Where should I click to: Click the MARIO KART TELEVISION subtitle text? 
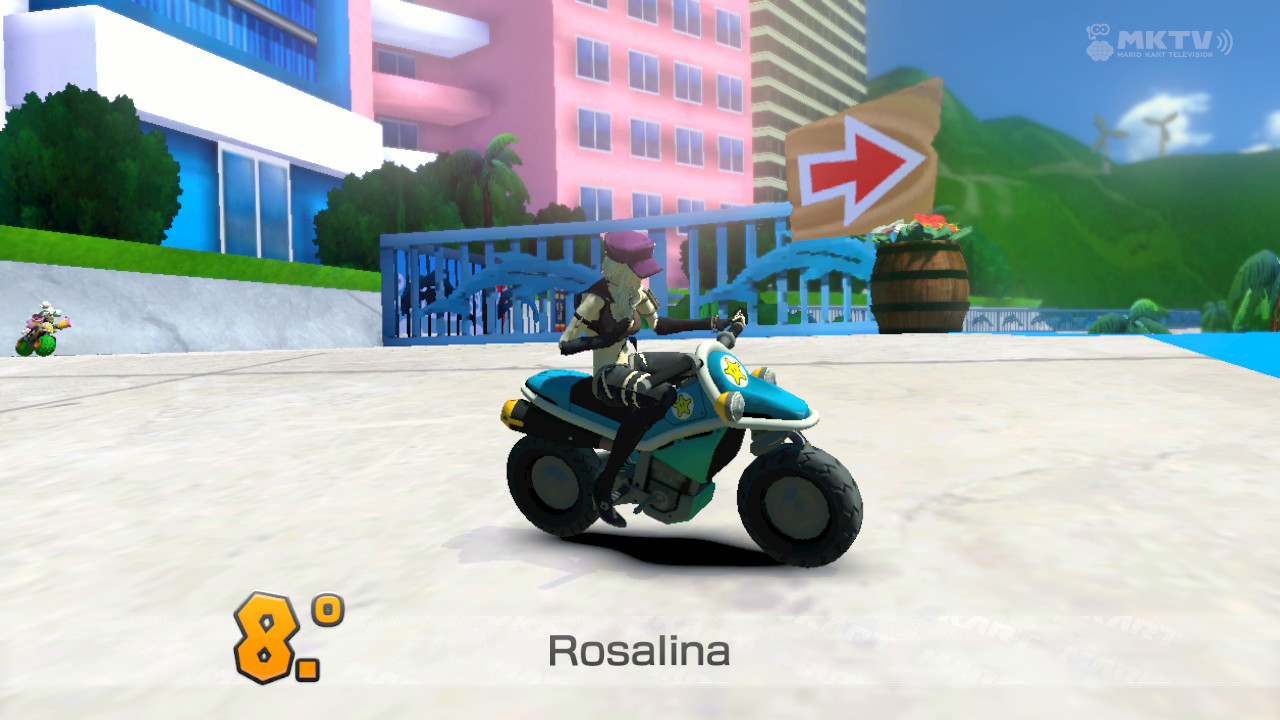pos(1164,54)
